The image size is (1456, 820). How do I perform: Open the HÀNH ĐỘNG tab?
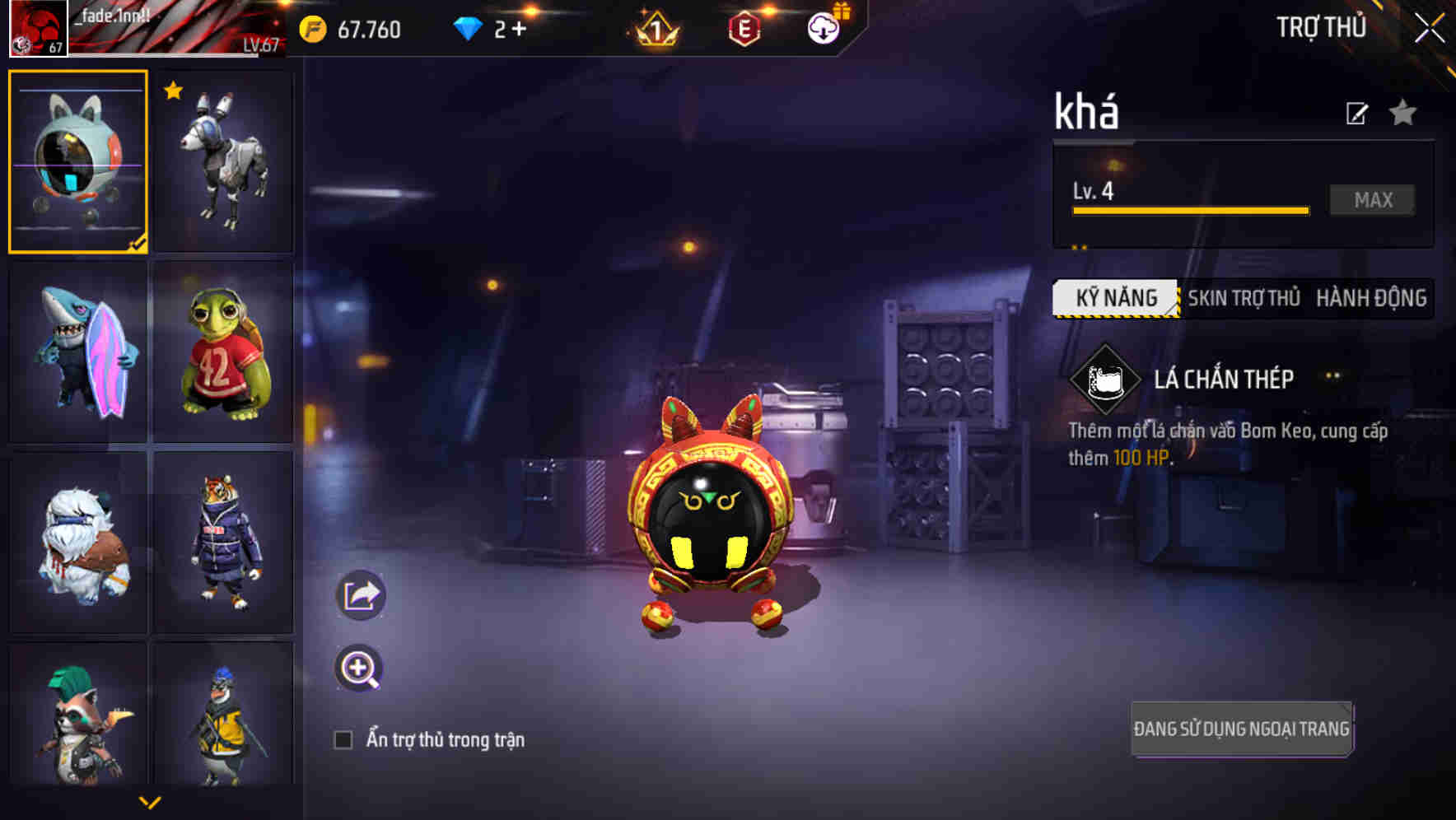1373,298
